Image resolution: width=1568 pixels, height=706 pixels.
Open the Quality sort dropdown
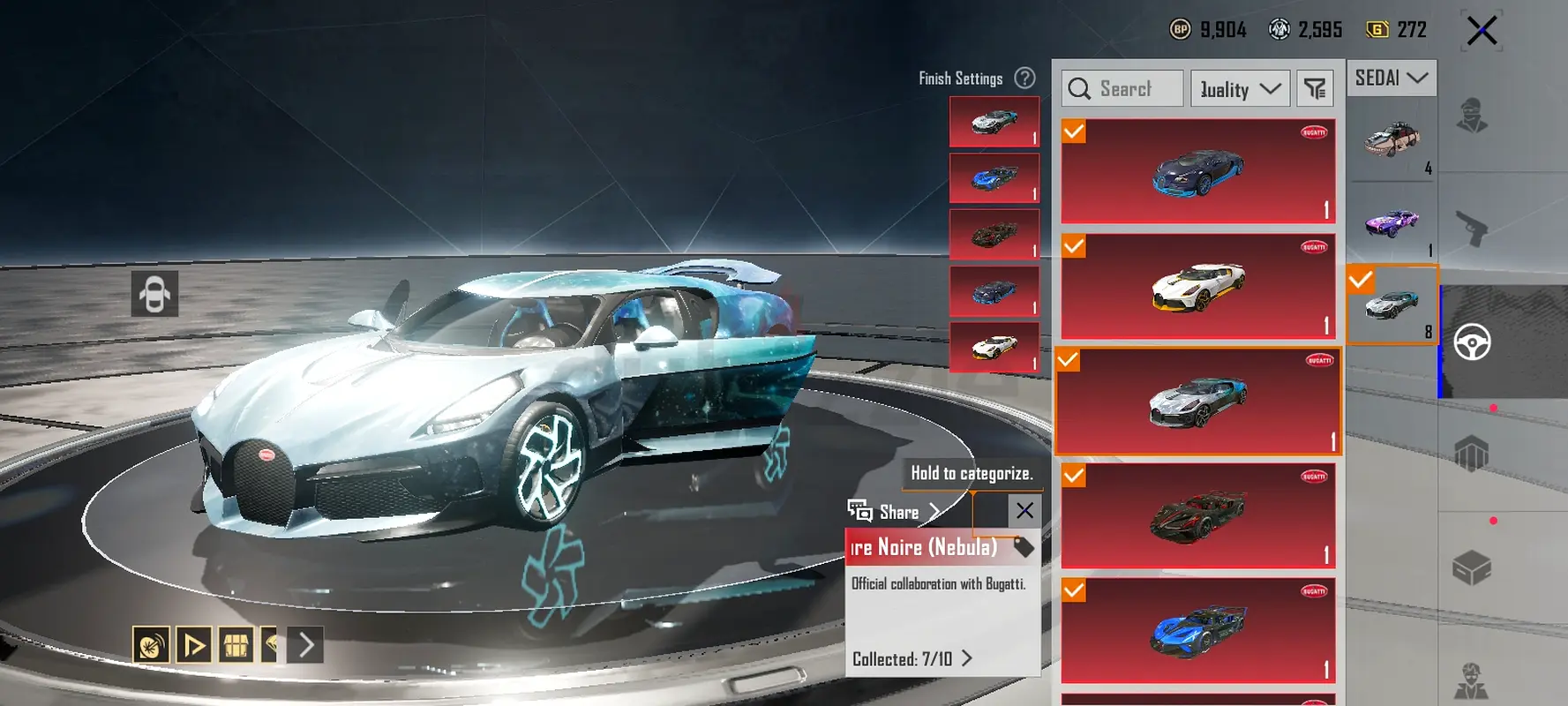(x=1240, y=89)
